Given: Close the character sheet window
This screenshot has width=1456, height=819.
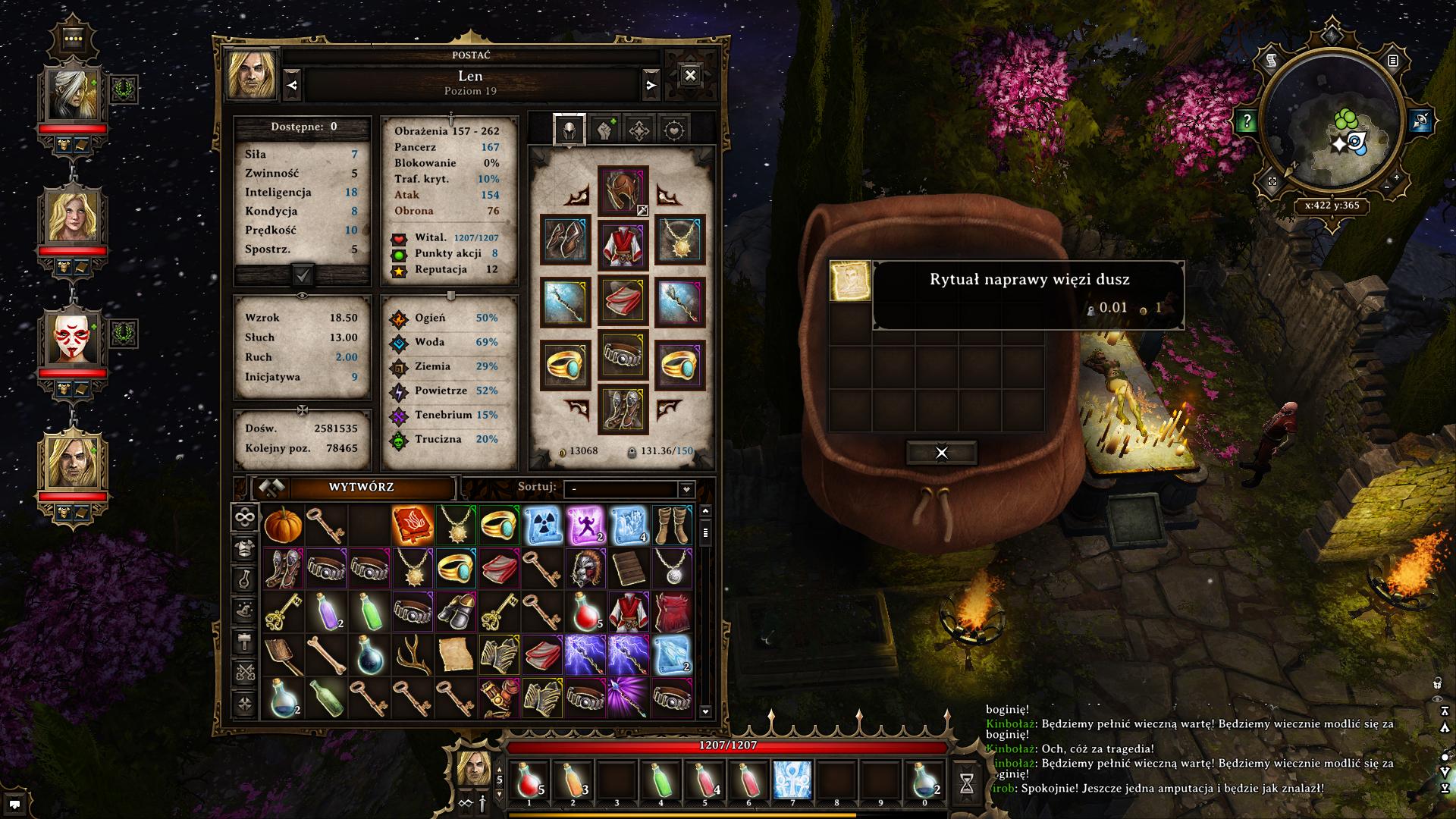Looking at the screenshot, I should pyautogui.click(x=689, y=75).
